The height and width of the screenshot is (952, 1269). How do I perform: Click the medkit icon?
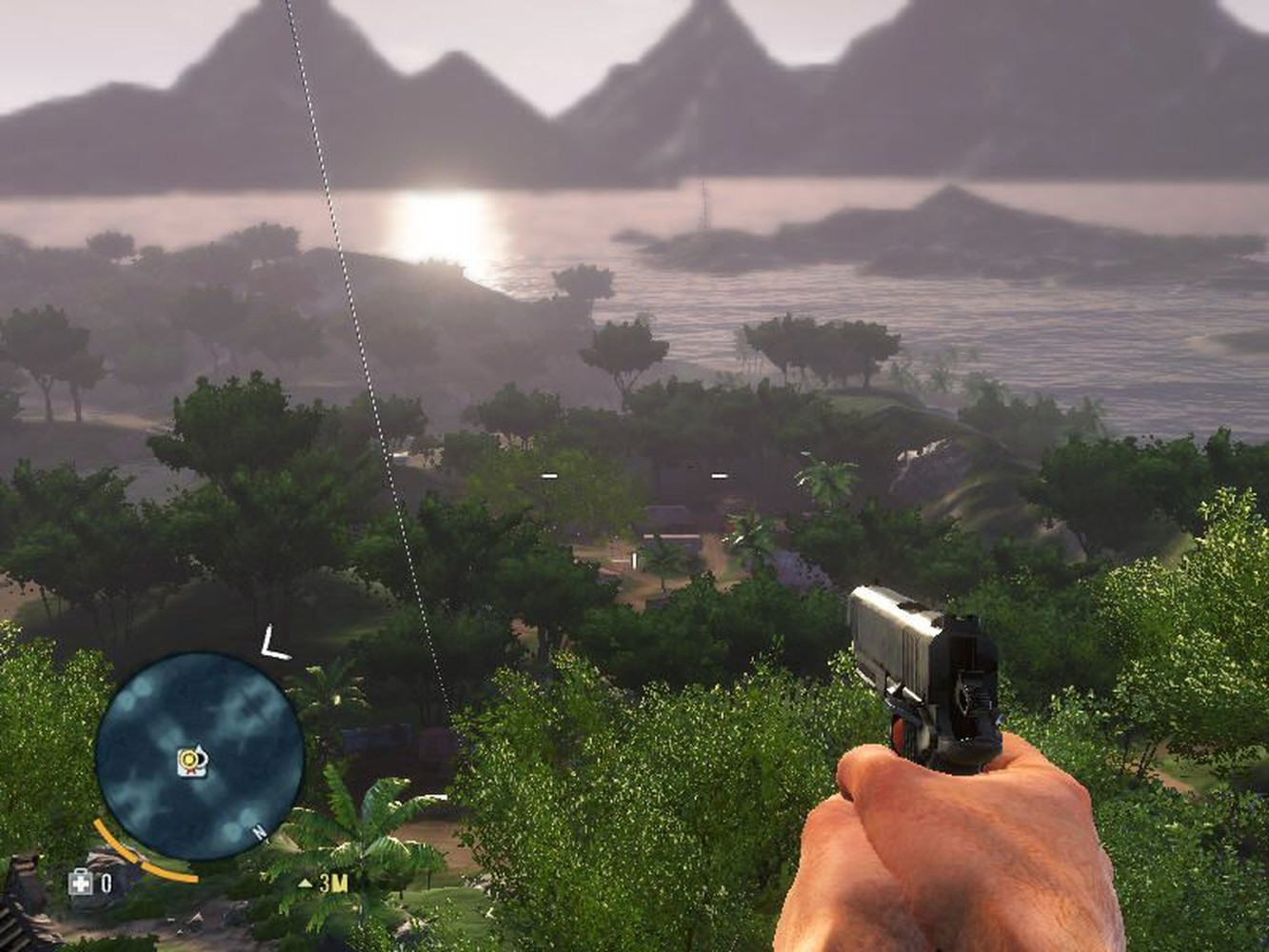[81, 883]
